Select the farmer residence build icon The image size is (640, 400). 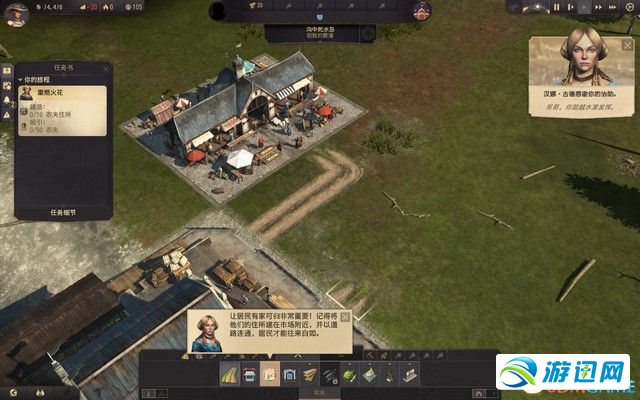tap(269, 375)
